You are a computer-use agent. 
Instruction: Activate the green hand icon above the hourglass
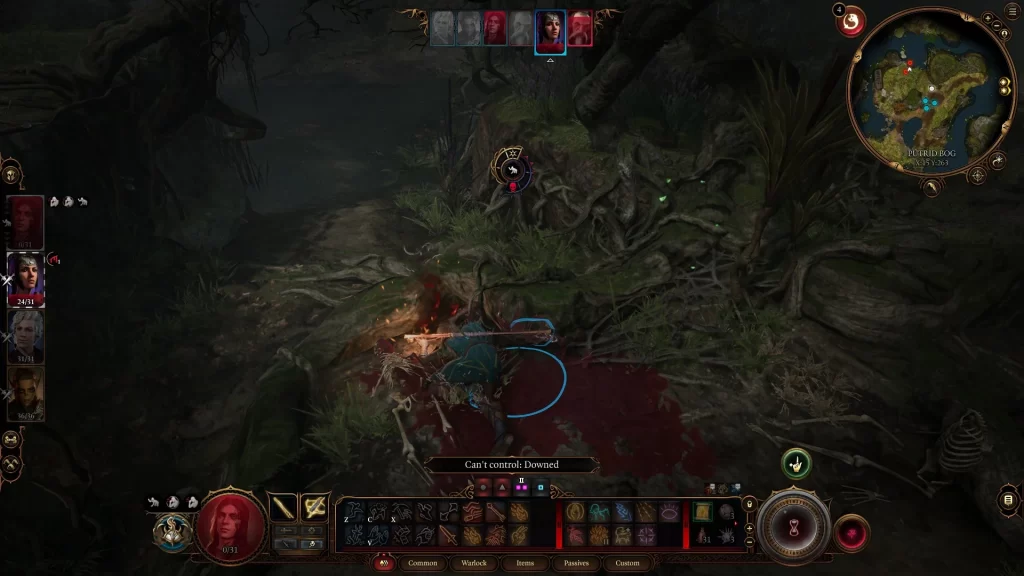(x=796, y=463)
